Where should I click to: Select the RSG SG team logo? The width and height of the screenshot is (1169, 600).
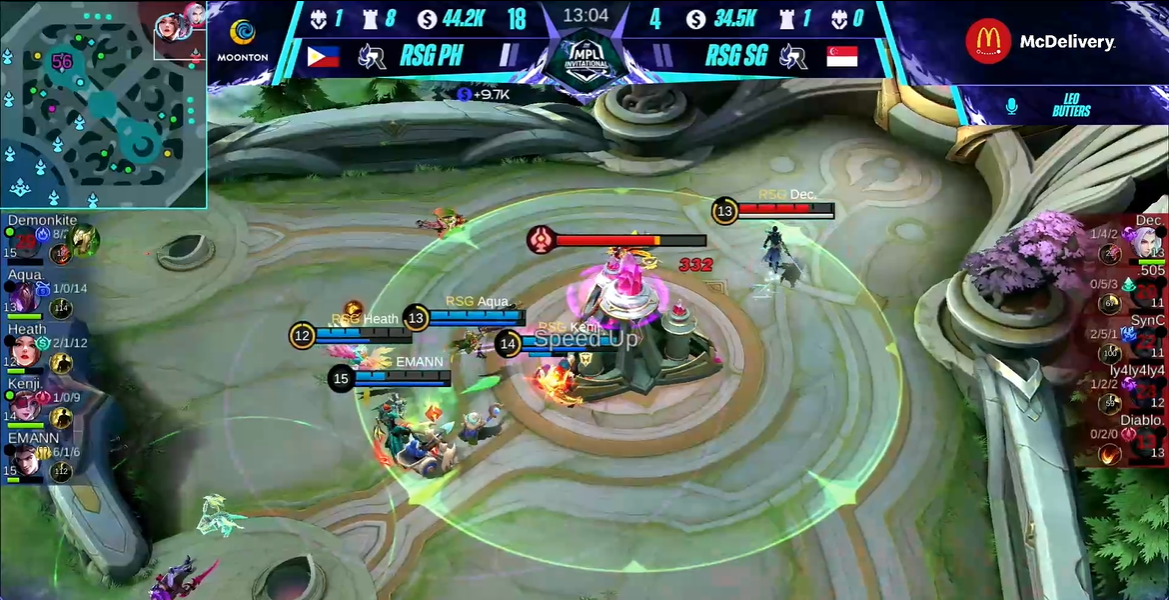point(793,56)
